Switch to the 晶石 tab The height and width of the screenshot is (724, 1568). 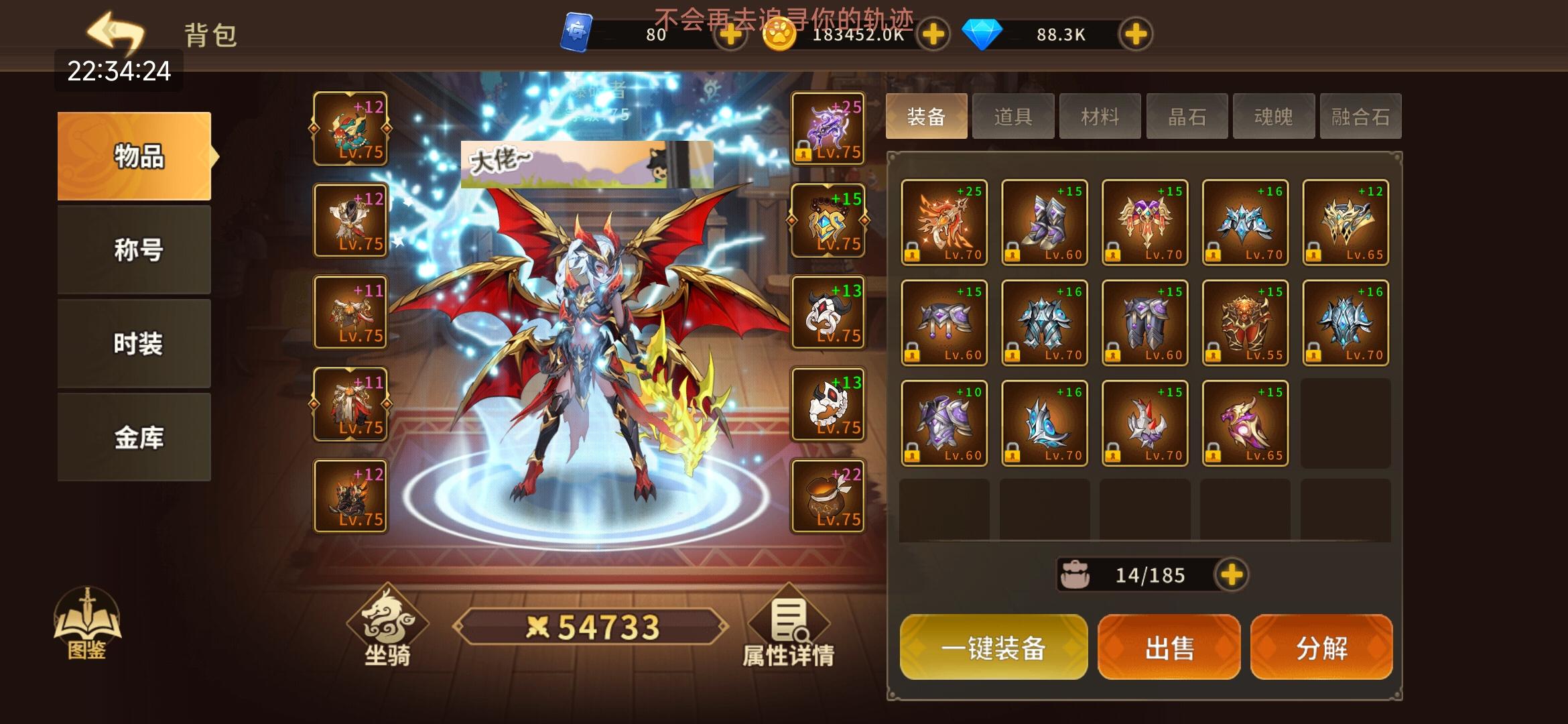(x=1187, y=115)
